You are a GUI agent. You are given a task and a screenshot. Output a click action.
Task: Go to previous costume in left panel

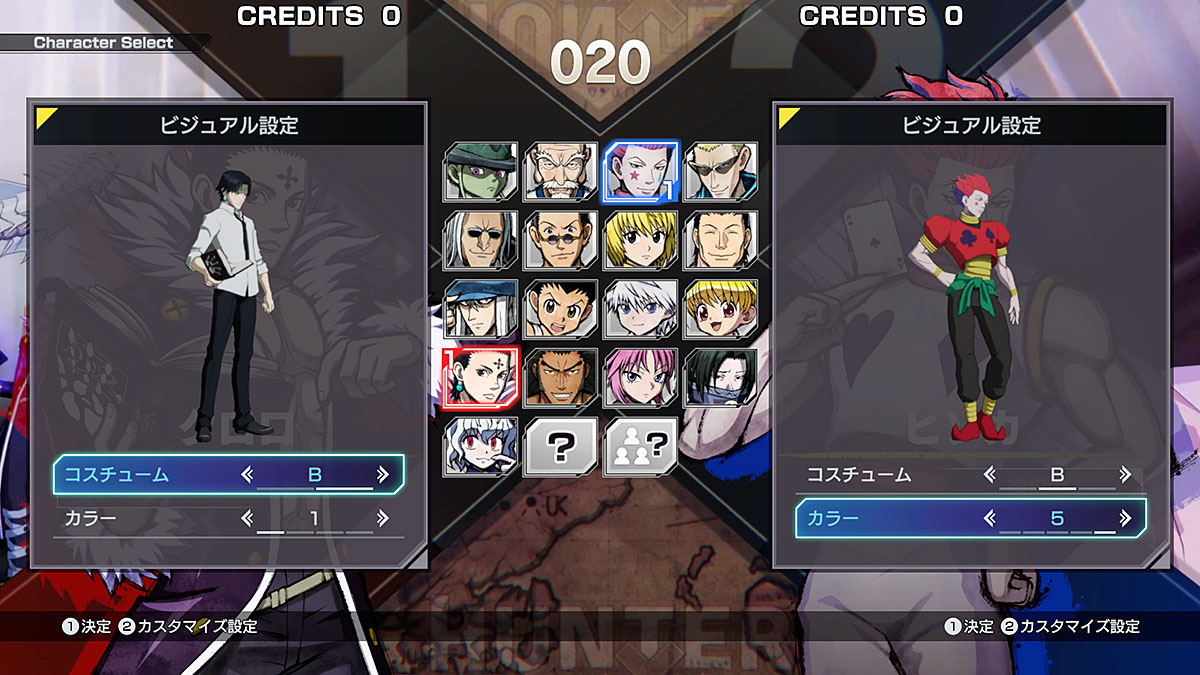[x=248, y=475]
